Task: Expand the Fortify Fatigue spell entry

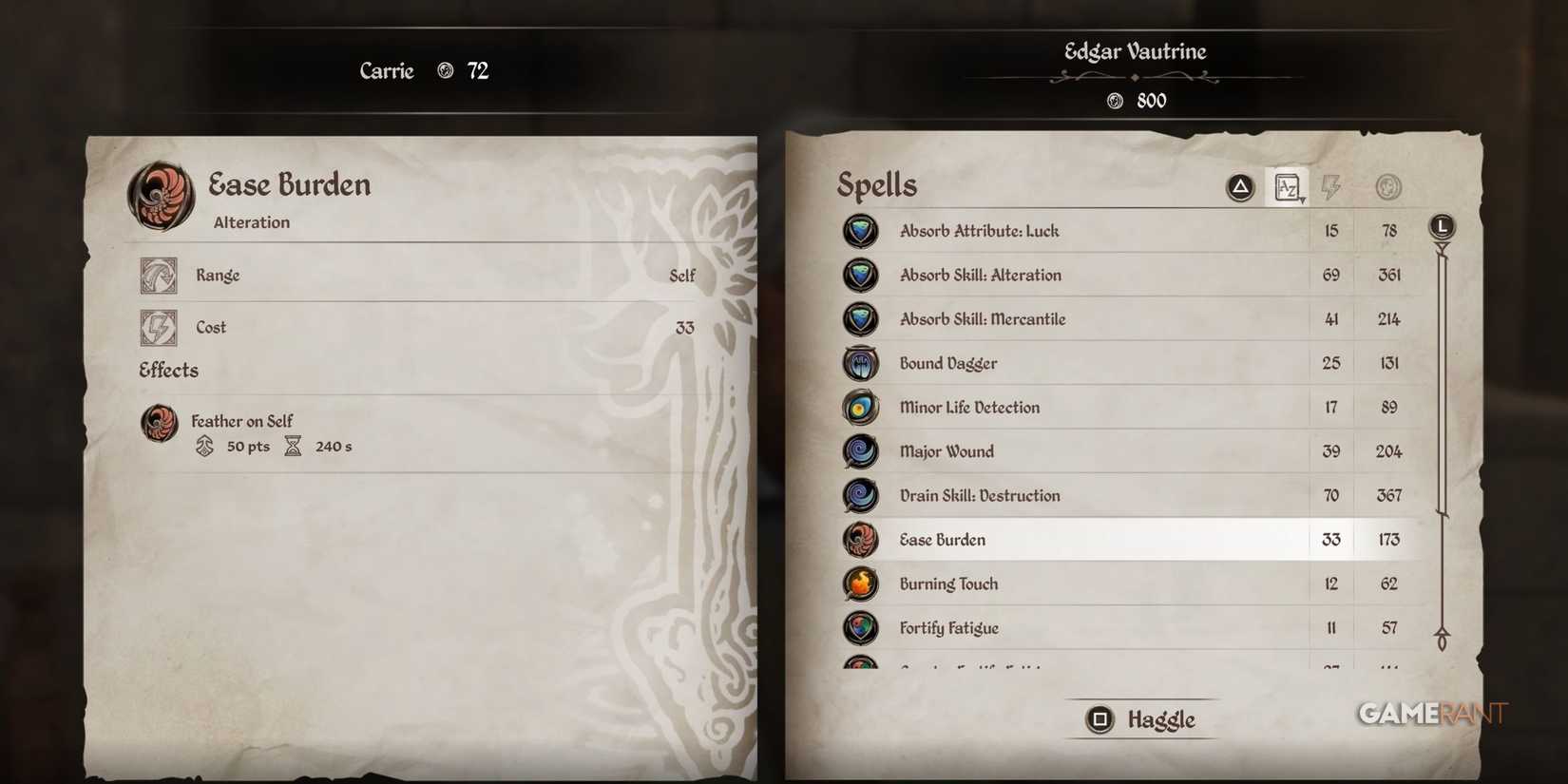Action: 1093,628
